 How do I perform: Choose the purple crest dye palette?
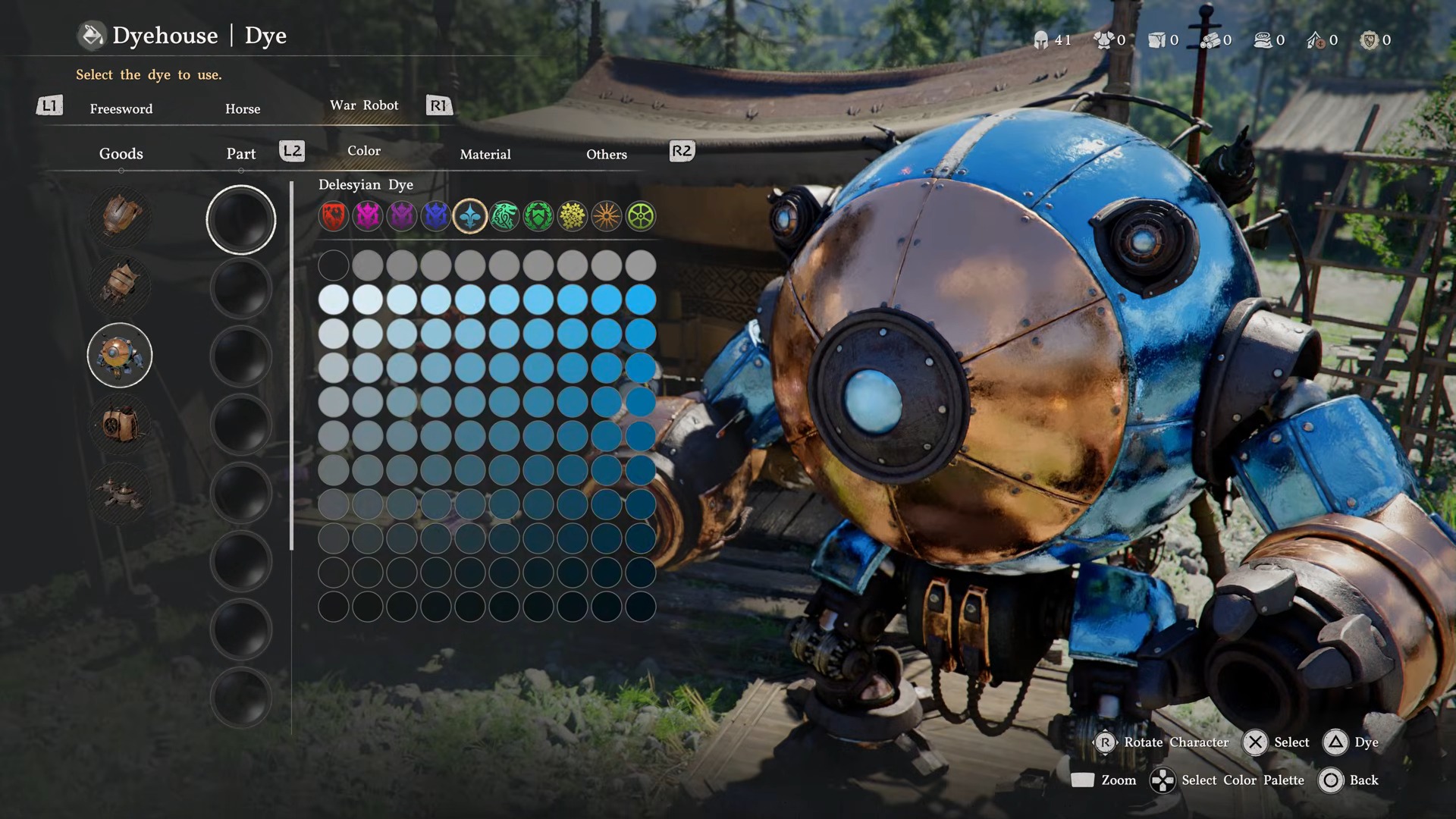[x=401, y=216]
